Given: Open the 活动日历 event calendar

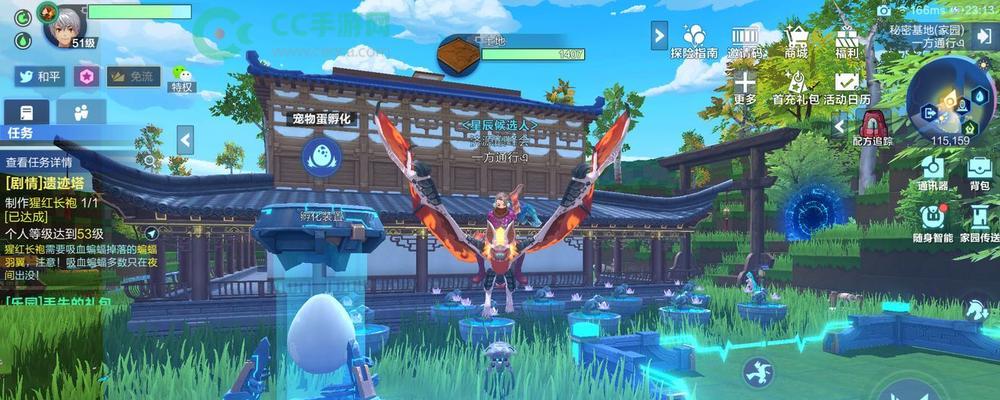Looking at the screenshot, I should click(848, 87).
